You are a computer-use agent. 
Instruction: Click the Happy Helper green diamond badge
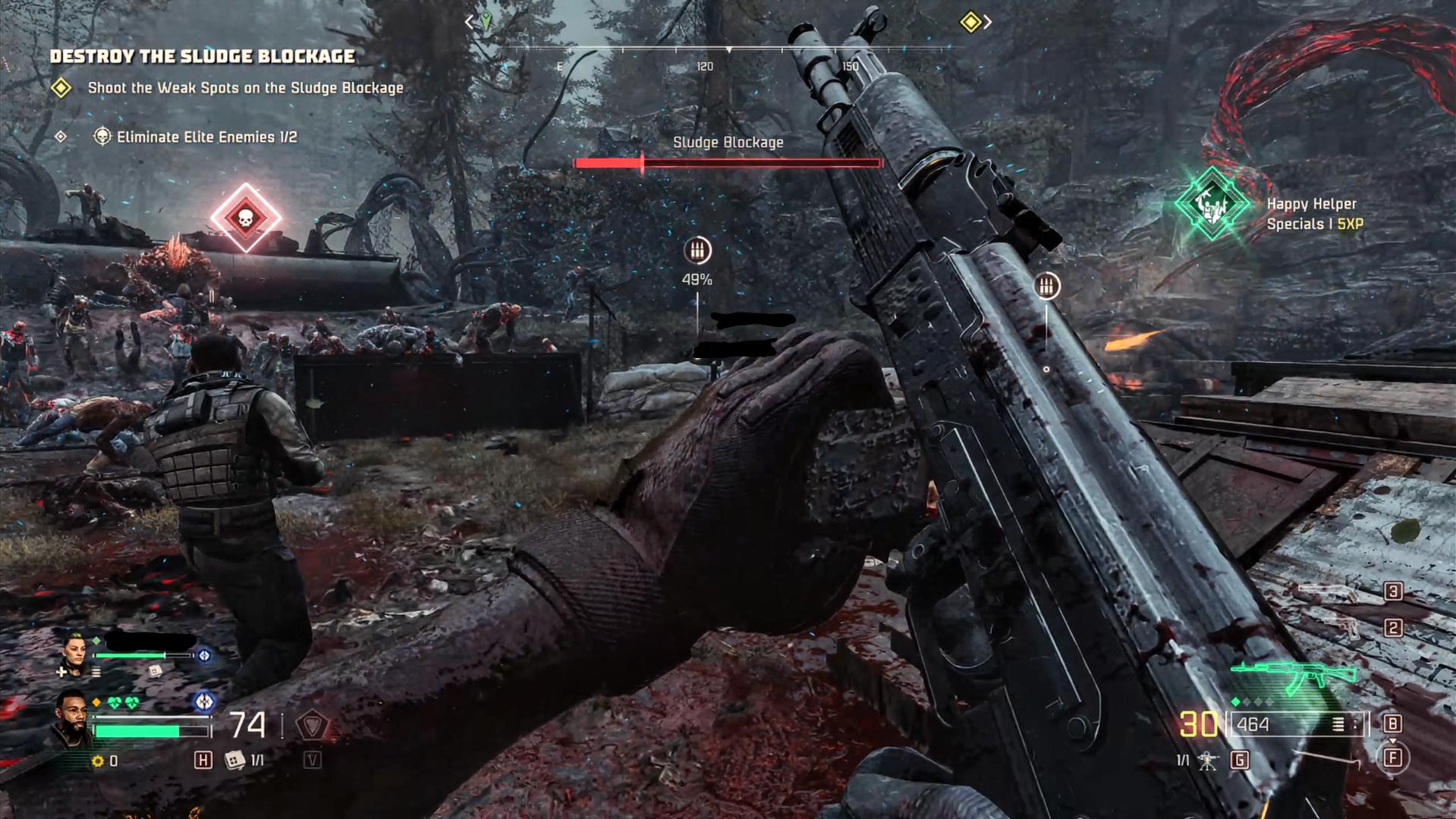click(x=1212, y=204)
